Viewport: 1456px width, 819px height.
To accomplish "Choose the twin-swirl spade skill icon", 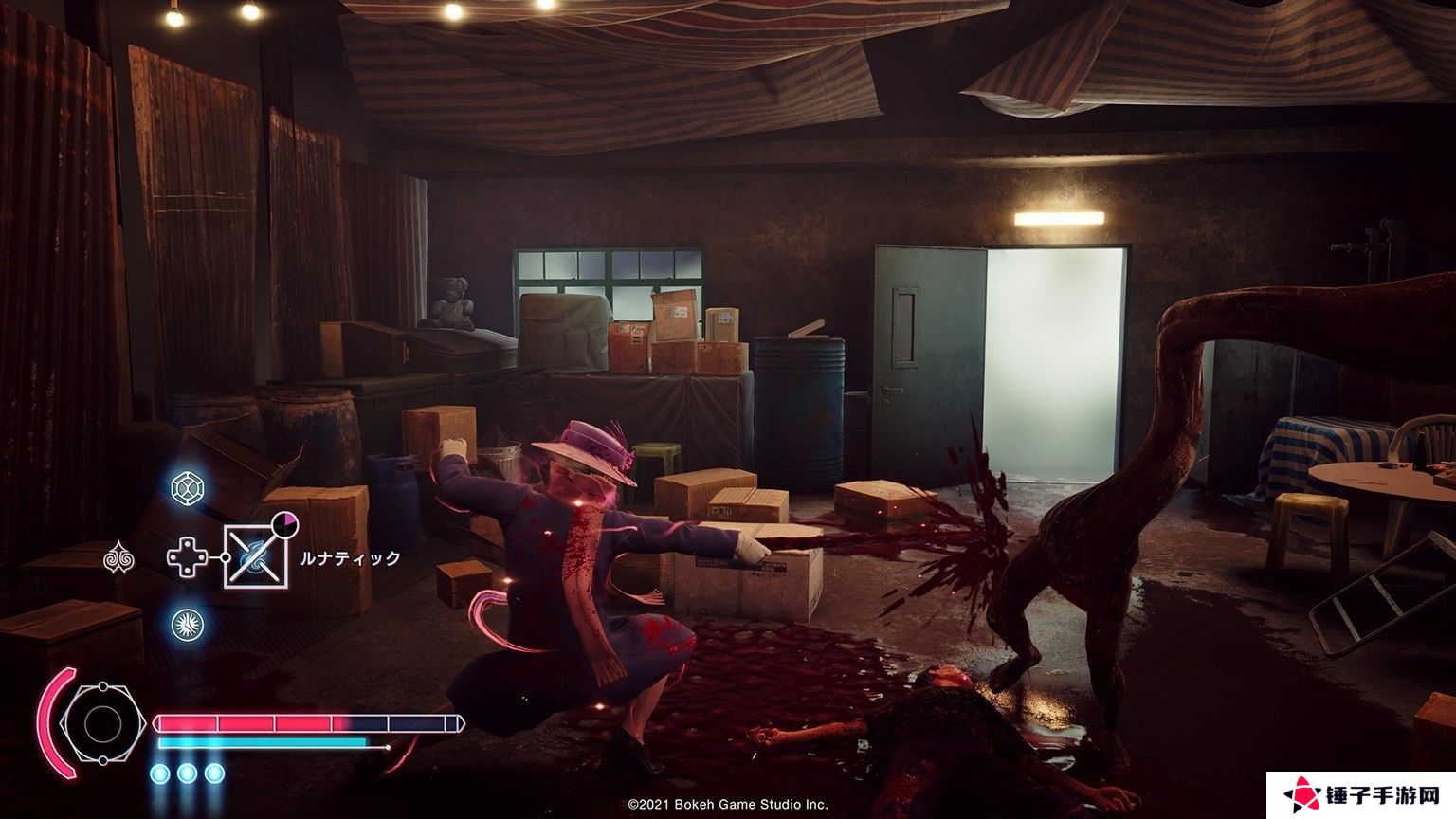I will point(118,557).
